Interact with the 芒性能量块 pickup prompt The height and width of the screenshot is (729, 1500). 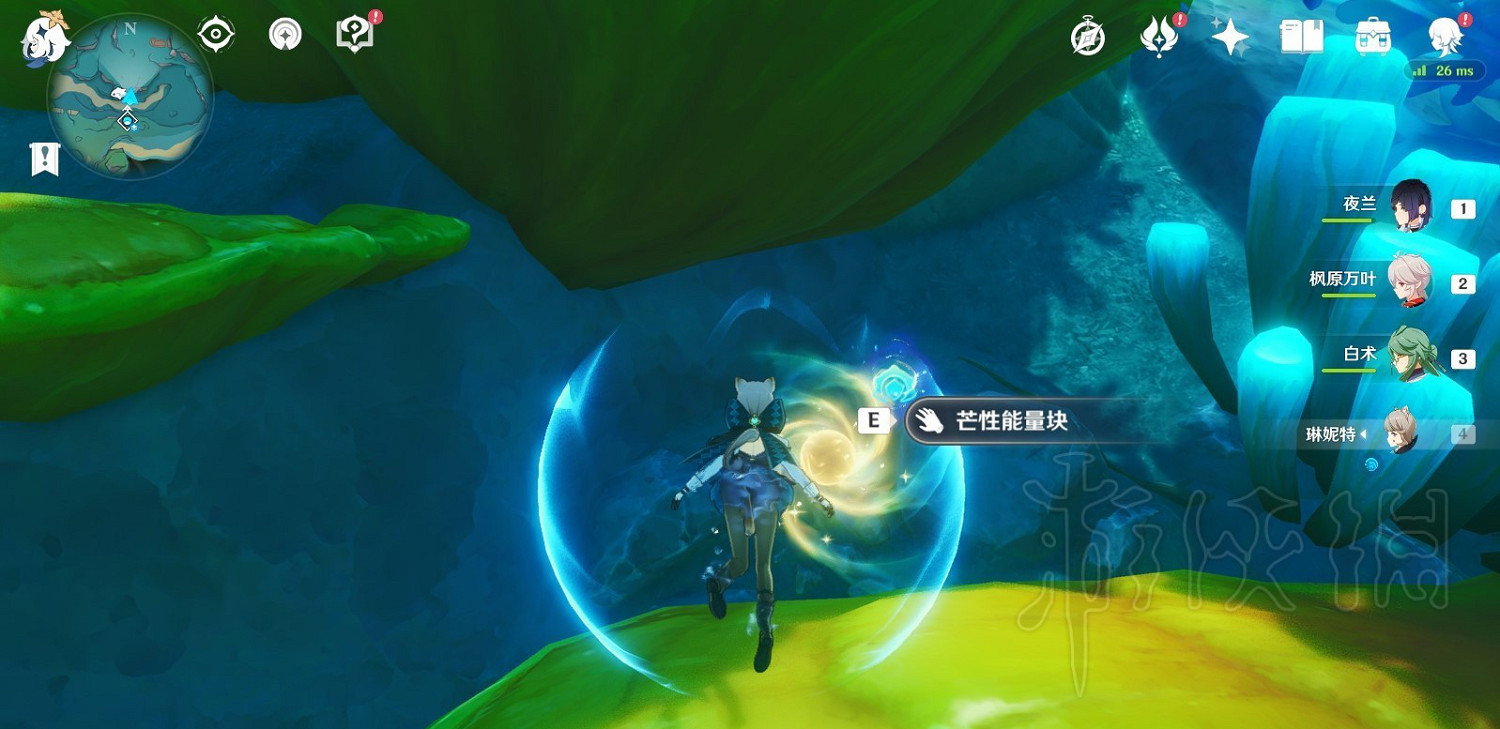[1000, 421]
